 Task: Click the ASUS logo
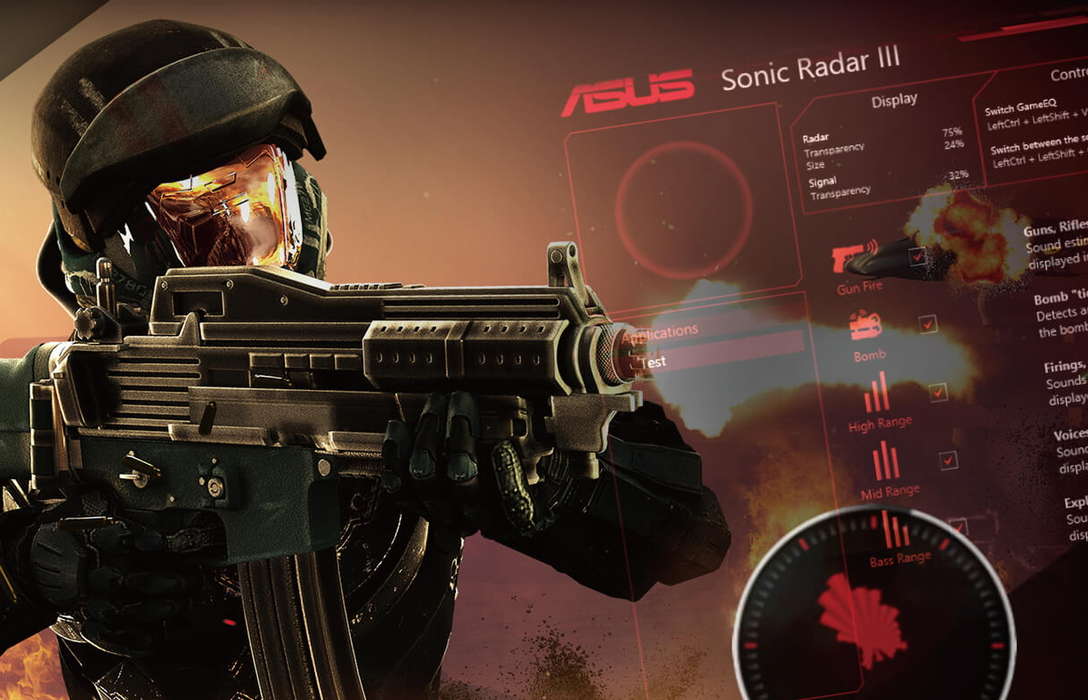pos(628,92)
